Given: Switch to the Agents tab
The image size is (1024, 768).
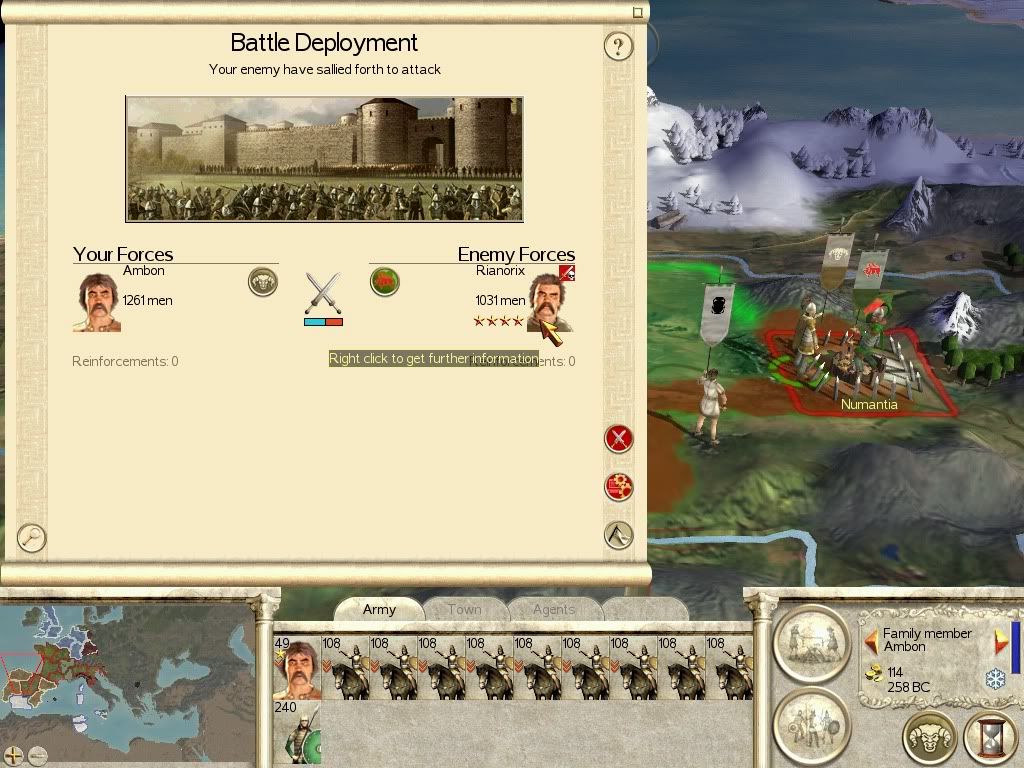Looking at the screenshot, I should point(553,609).
